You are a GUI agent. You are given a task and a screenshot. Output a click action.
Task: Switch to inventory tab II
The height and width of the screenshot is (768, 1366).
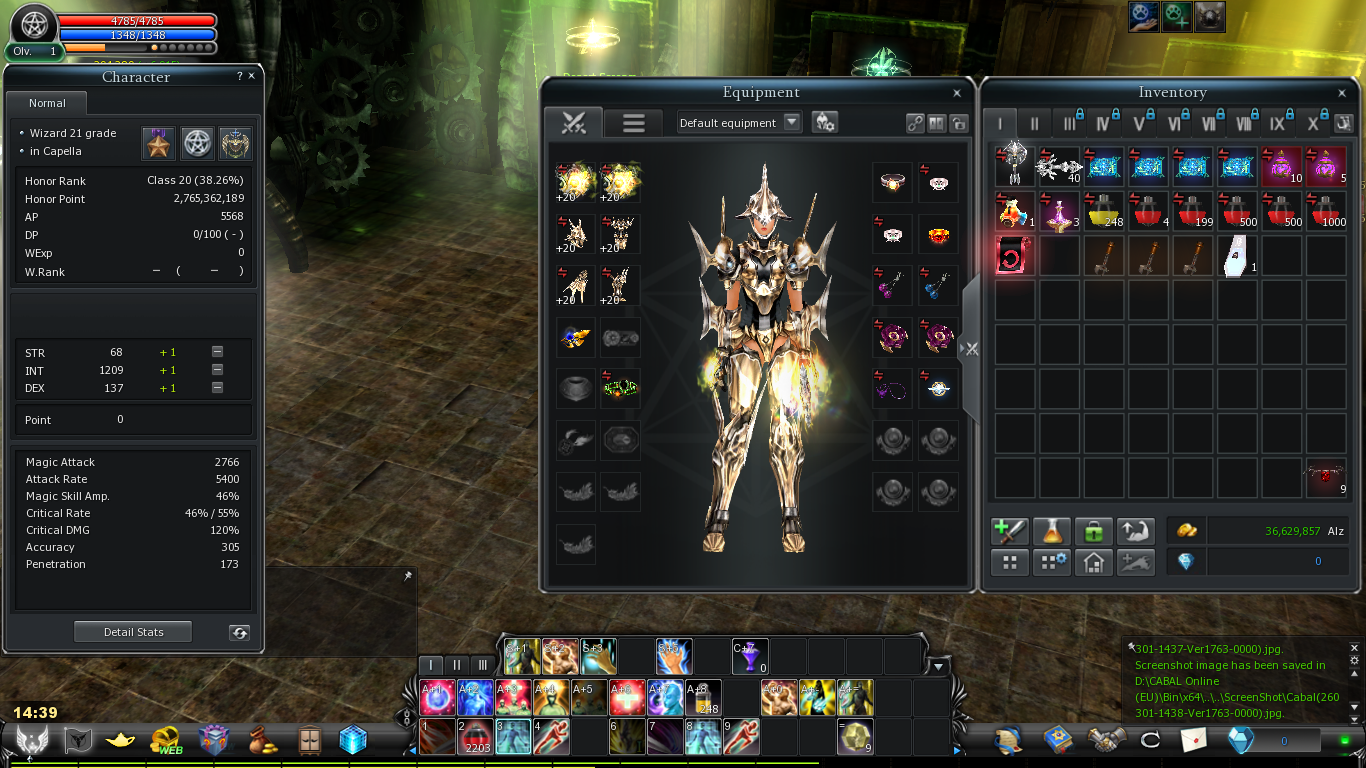click(x=1034, y=124)
